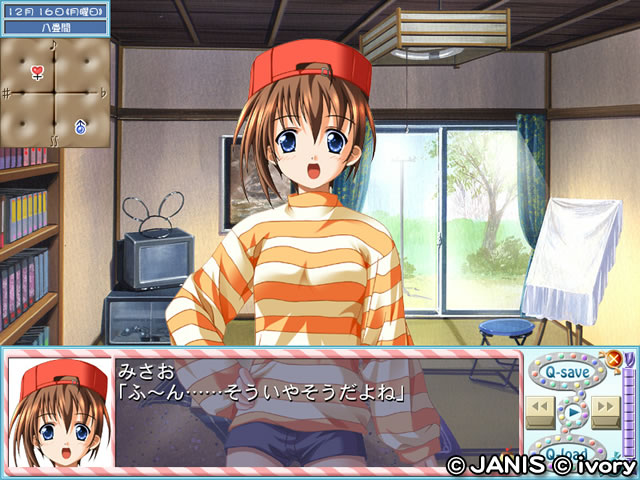Fast-forward with the double-right arrow button
The image size is (640, 480).
[604, 407]
